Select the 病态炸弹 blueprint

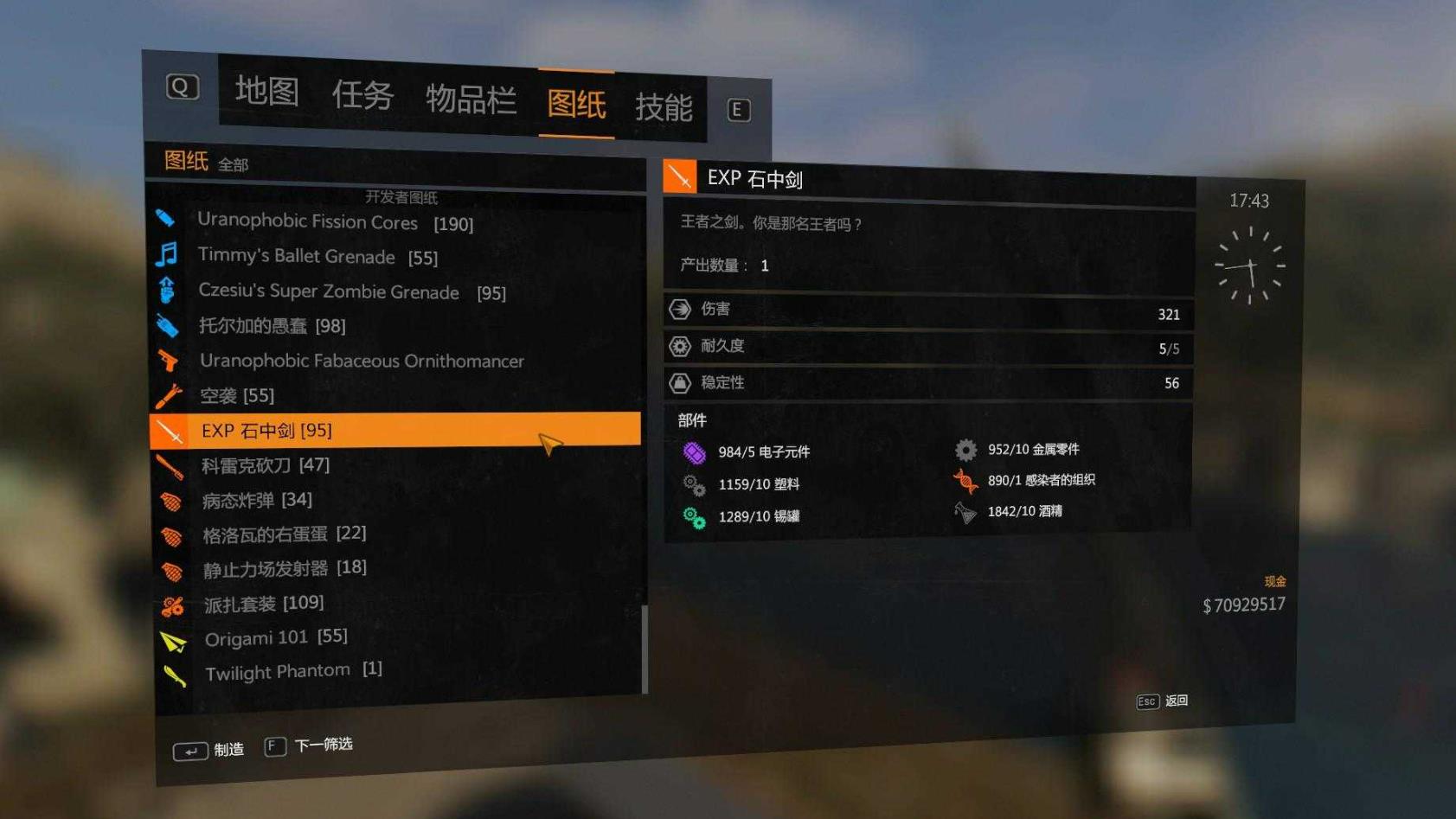pyautogui.click(x=256, y=500)
